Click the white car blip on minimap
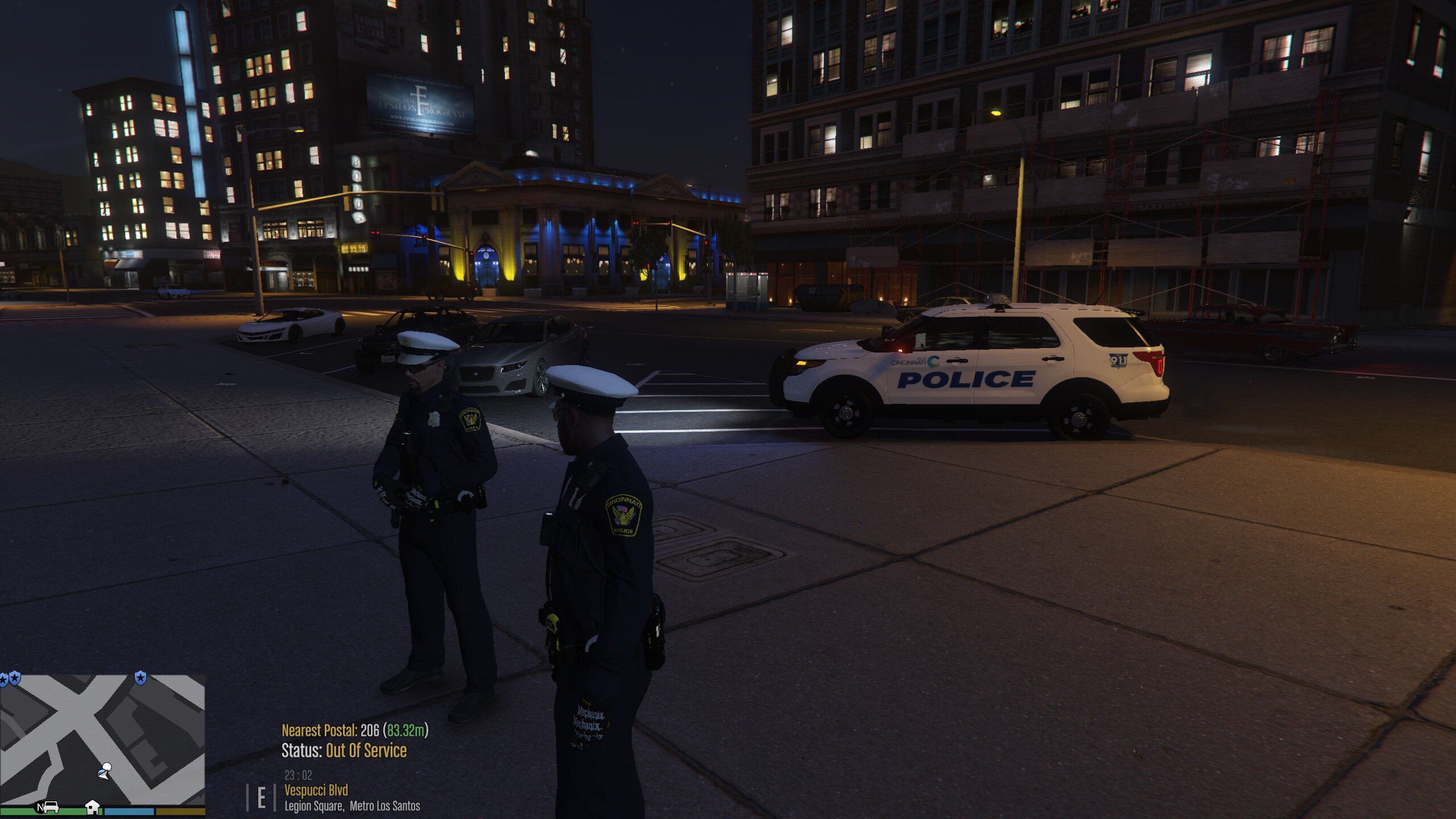This screenshot has height=819, width=1456. point(51,806)
